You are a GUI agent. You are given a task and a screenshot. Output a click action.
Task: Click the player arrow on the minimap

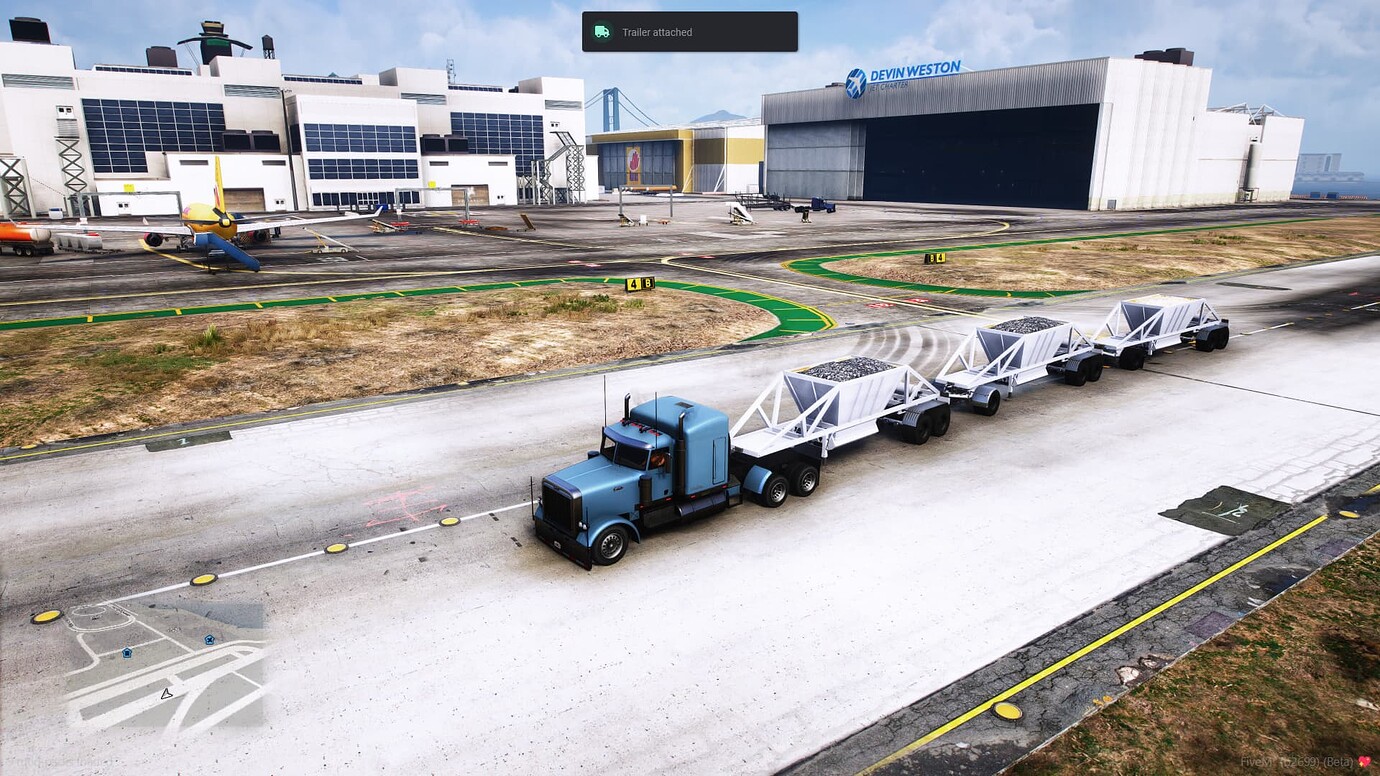(x=166, y=693)
